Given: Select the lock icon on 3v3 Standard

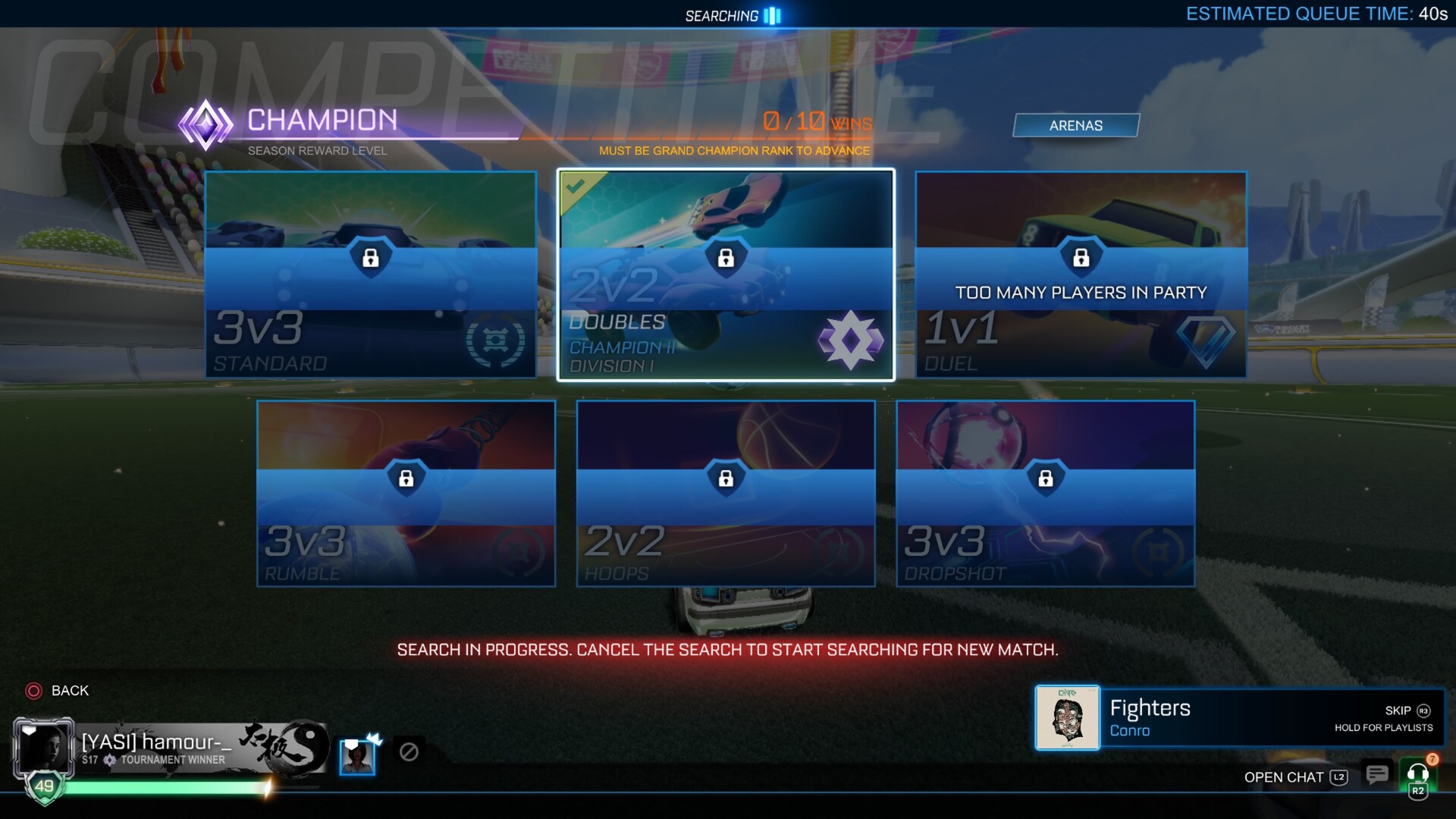Looking at the screenshot, I should [370, 259].
